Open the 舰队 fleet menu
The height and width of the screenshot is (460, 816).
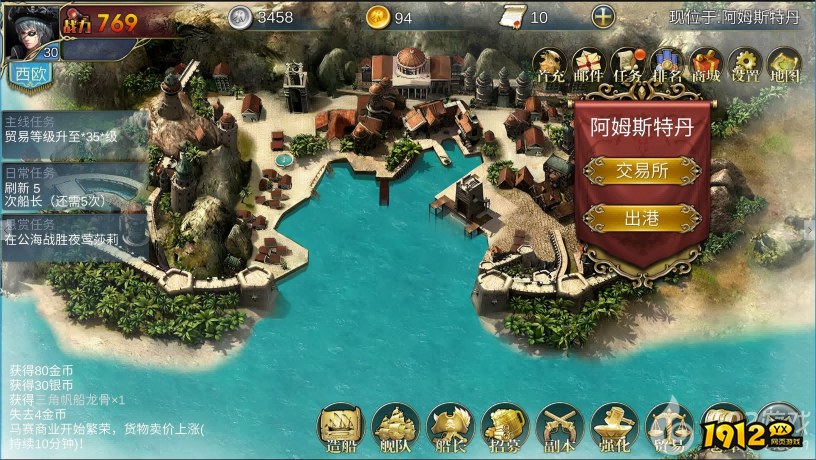(395, 427)
